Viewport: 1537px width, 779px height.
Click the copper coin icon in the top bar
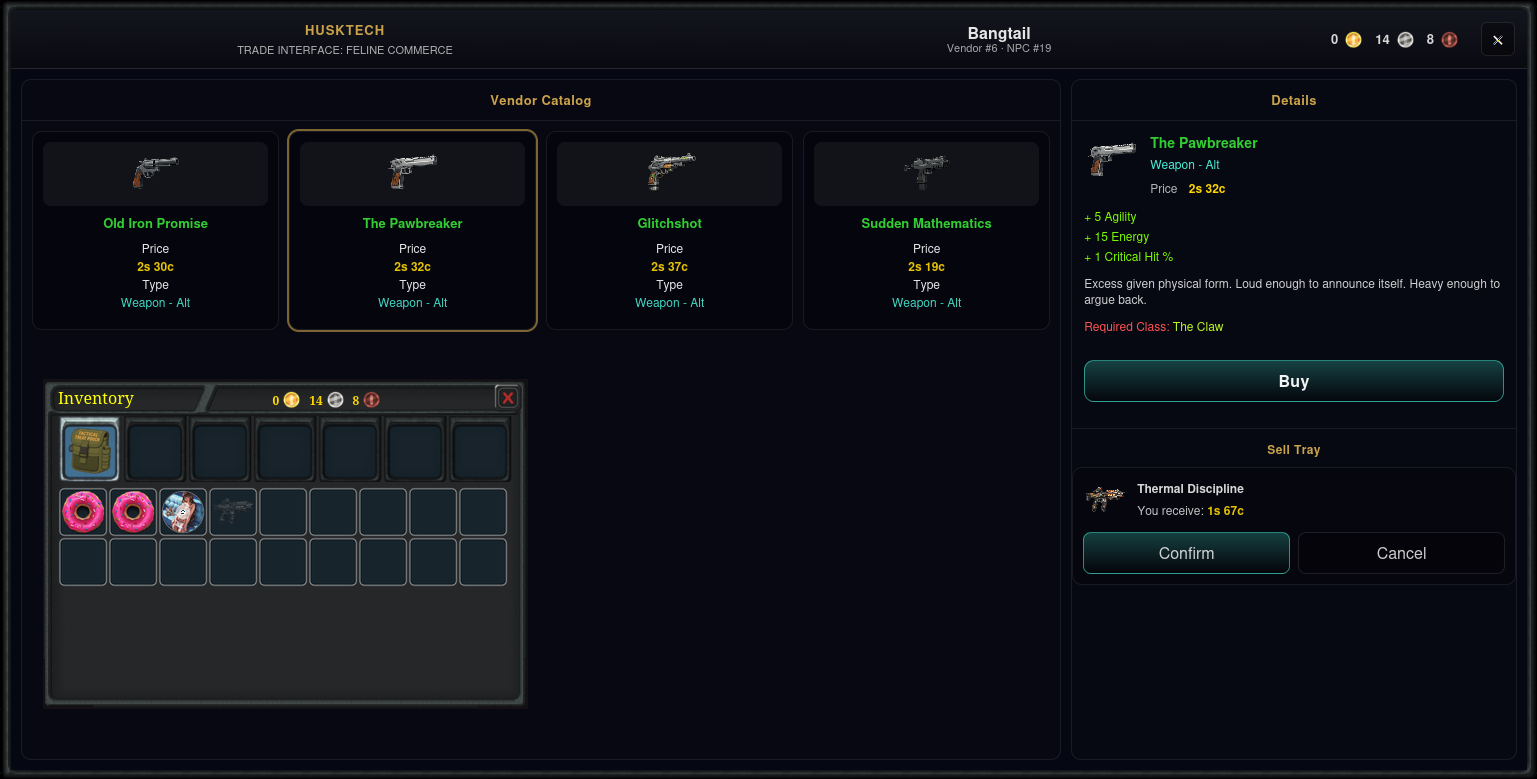click(1450, 39)
